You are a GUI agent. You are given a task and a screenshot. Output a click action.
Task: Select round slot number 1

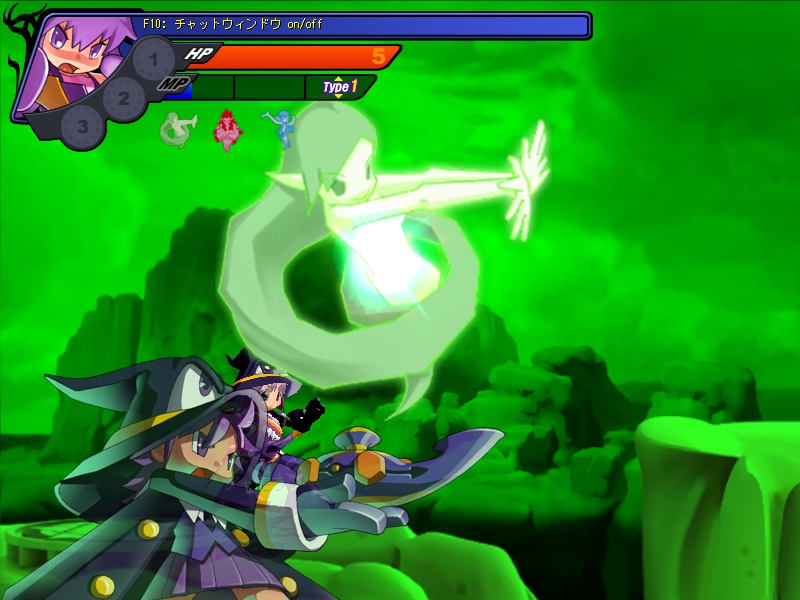coord(153,59)
